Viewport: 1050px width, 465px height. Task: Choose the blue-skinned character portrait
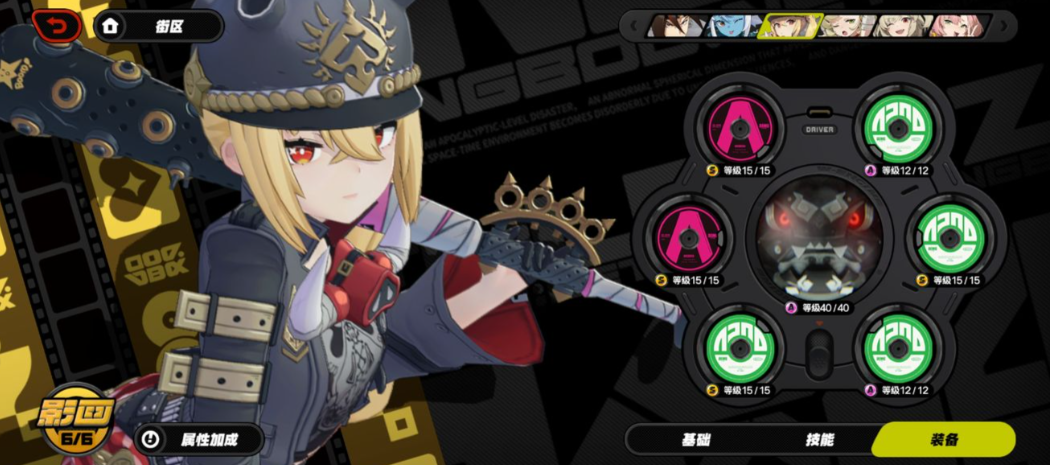pos(733,26)
